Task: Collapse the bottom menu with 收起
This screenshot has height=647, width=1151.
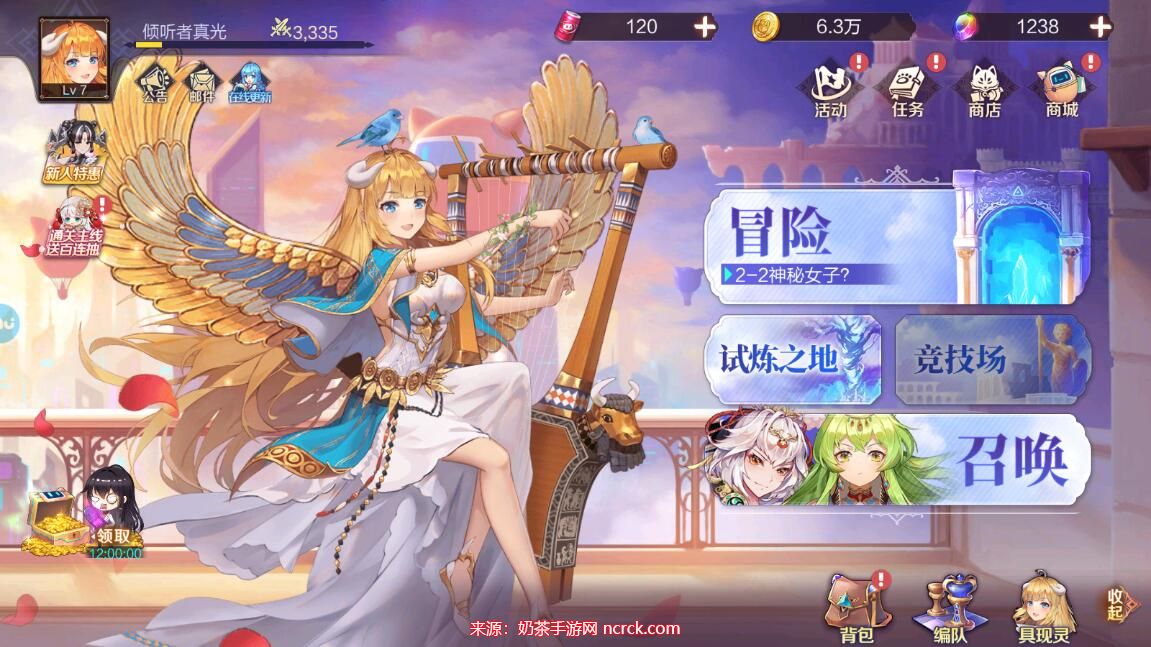Action: coord(1118,603)
